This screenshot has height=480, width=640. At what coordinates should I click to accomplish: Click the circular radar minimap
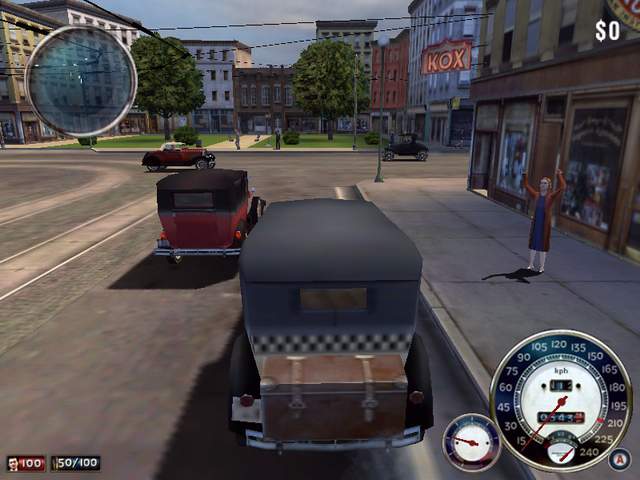coord(81,81)
